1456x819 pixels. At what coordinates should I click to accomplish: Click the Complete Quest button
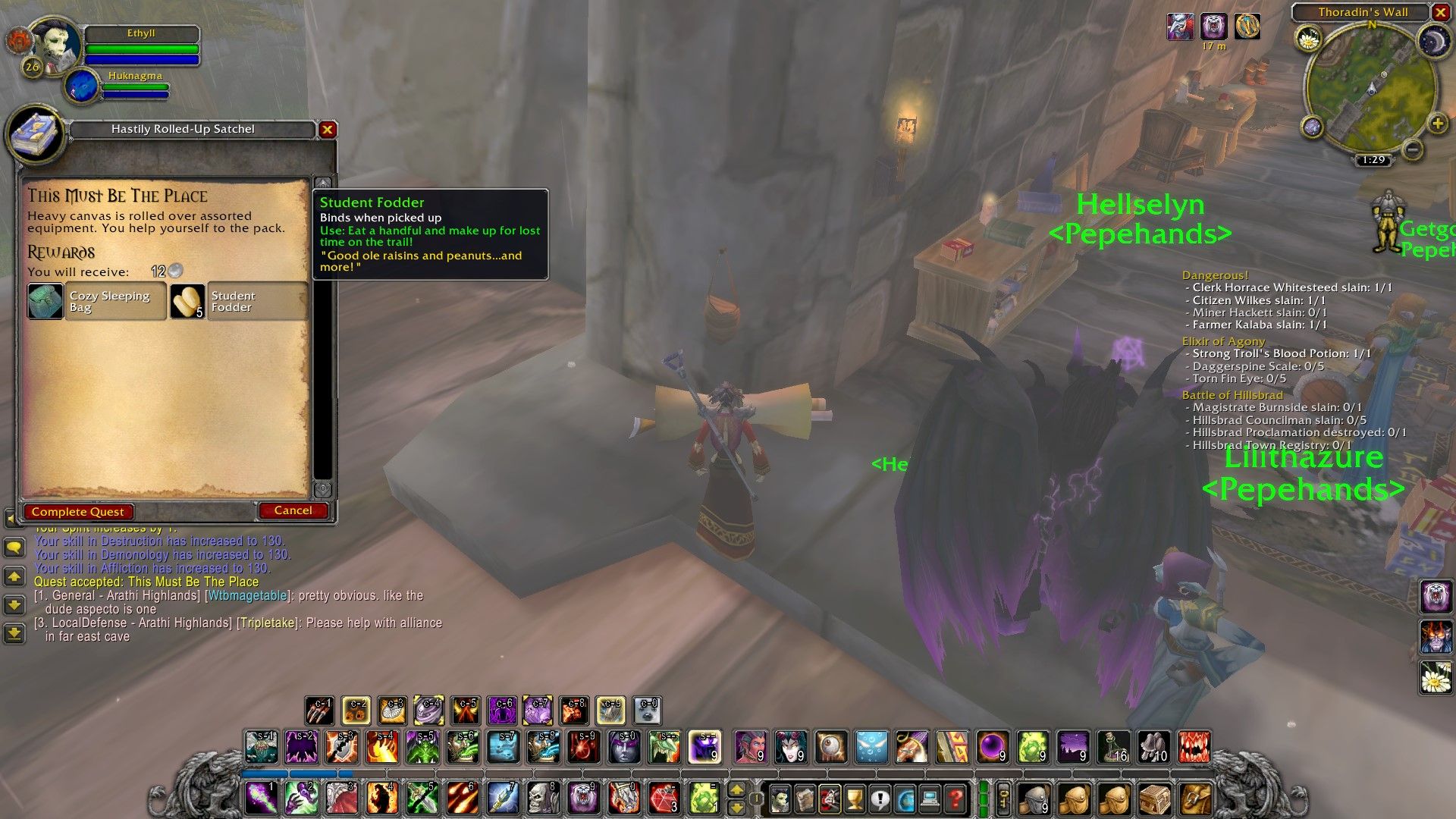click(77, 512)
